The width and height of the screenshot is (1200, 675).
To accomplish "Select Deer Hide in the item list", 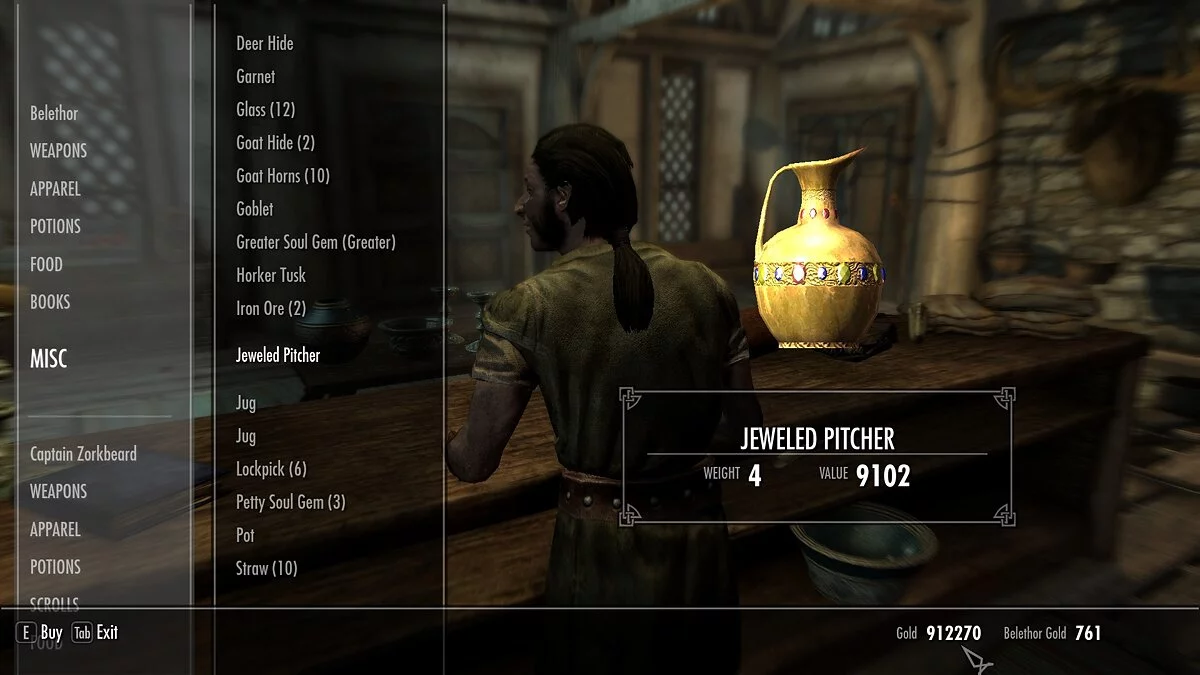I will click(x=265, y=44).
